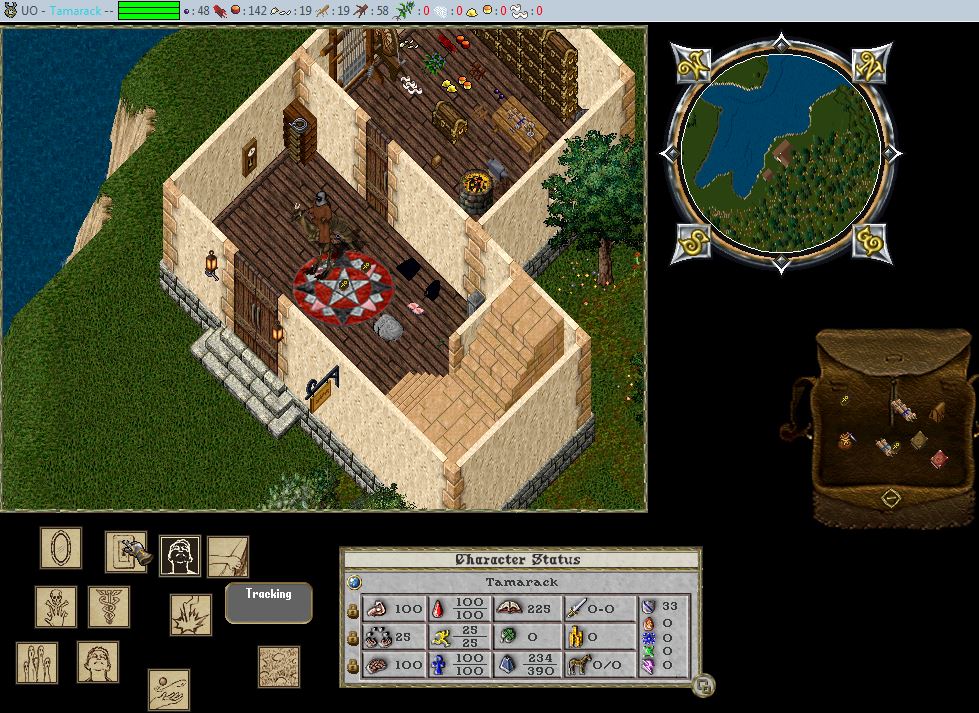Click the blue globe in Character Status
The image size is (979, 713).
coord(353,582)
